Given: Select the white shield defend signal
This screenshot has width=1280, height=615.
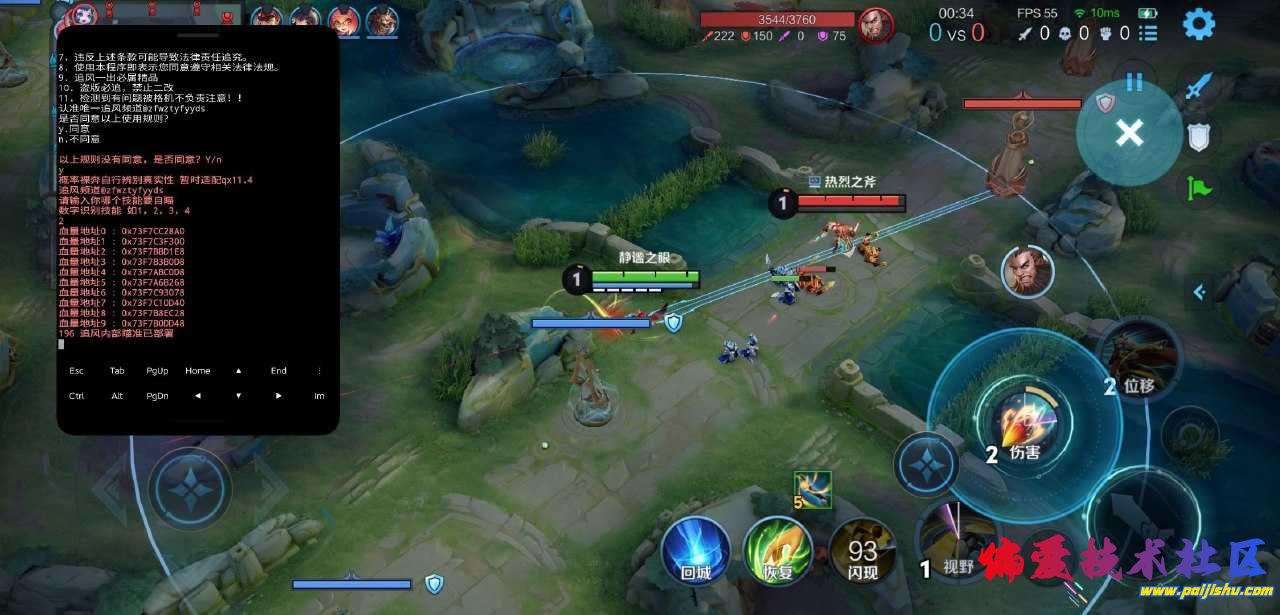Looking at the screenshot, I should (x=1198, y=137).
